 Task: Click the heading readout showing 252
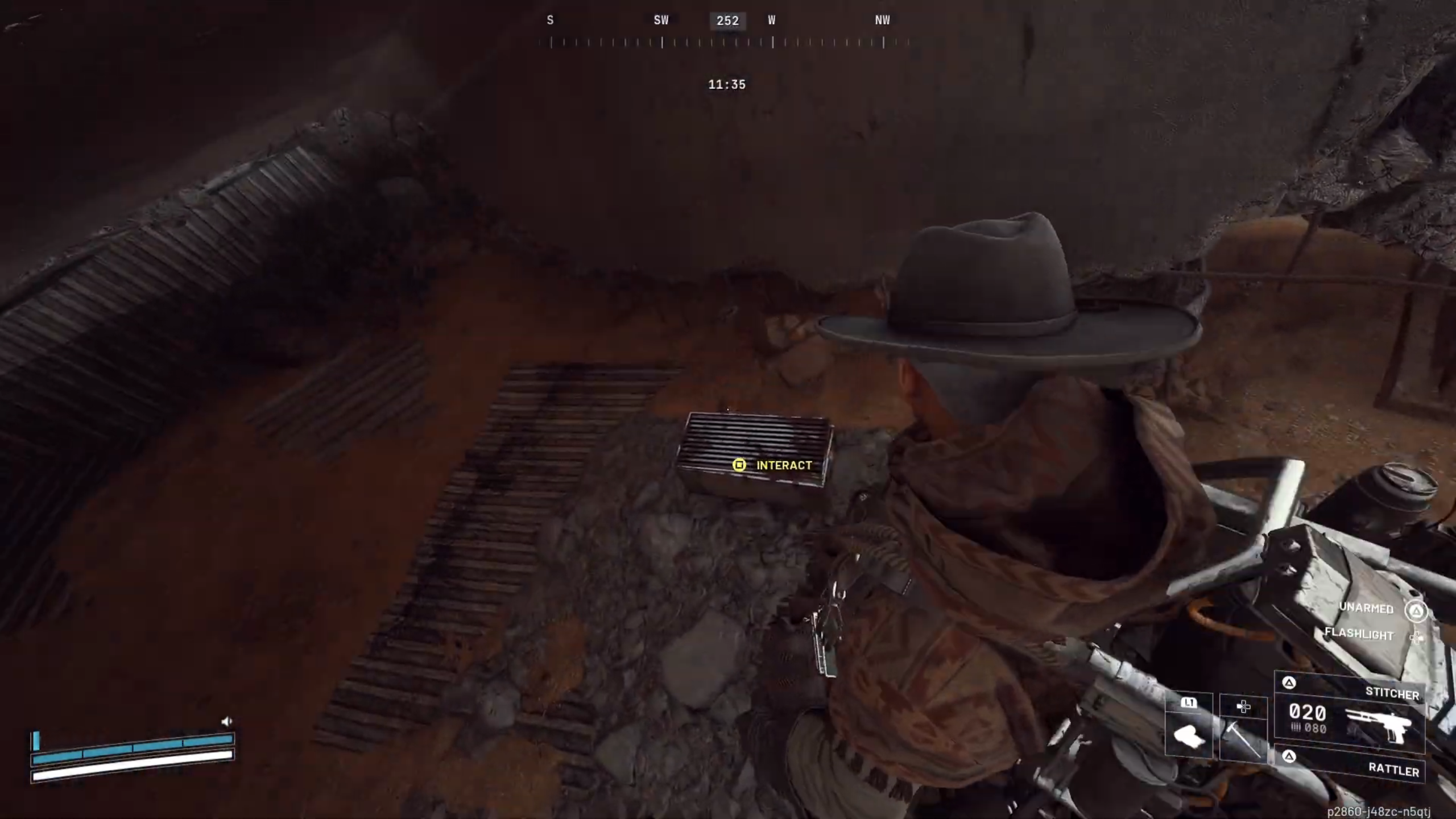[728, 20]
